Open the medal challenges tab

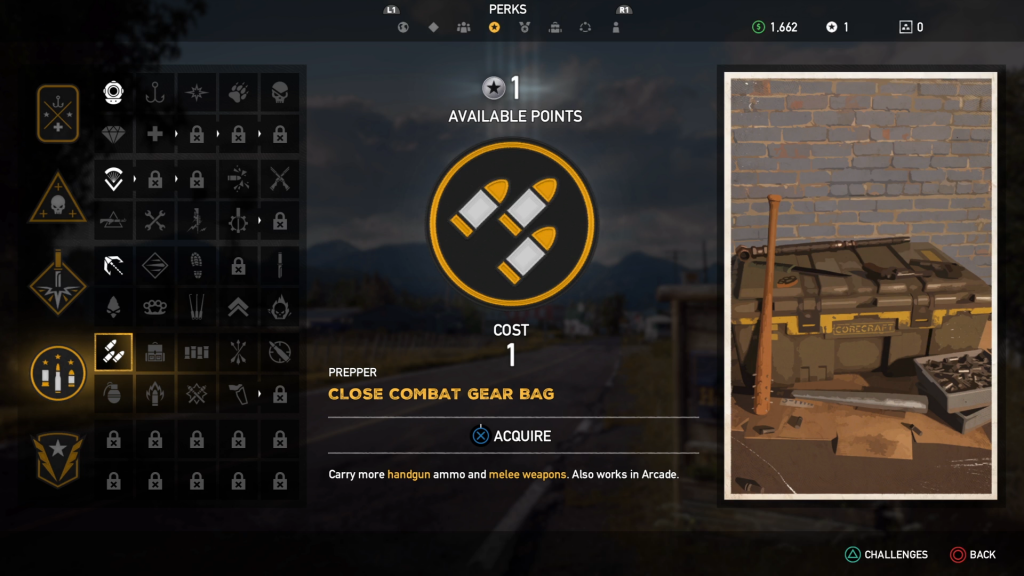pyautogui.click(x=524, y=27)
